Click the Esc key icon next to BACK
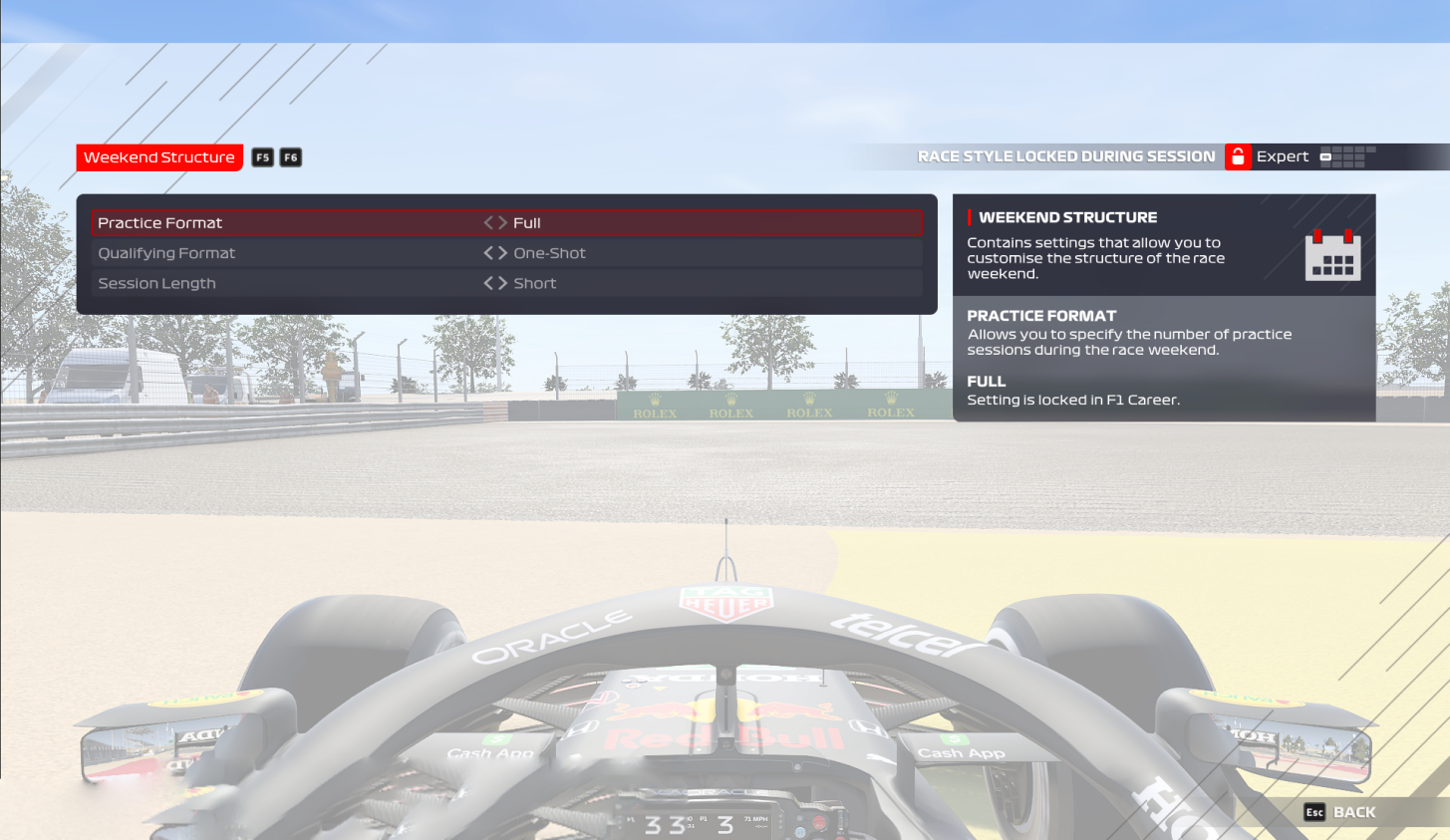The image size is (1450, 840). pyautogui.click(x=1312, y=812)
